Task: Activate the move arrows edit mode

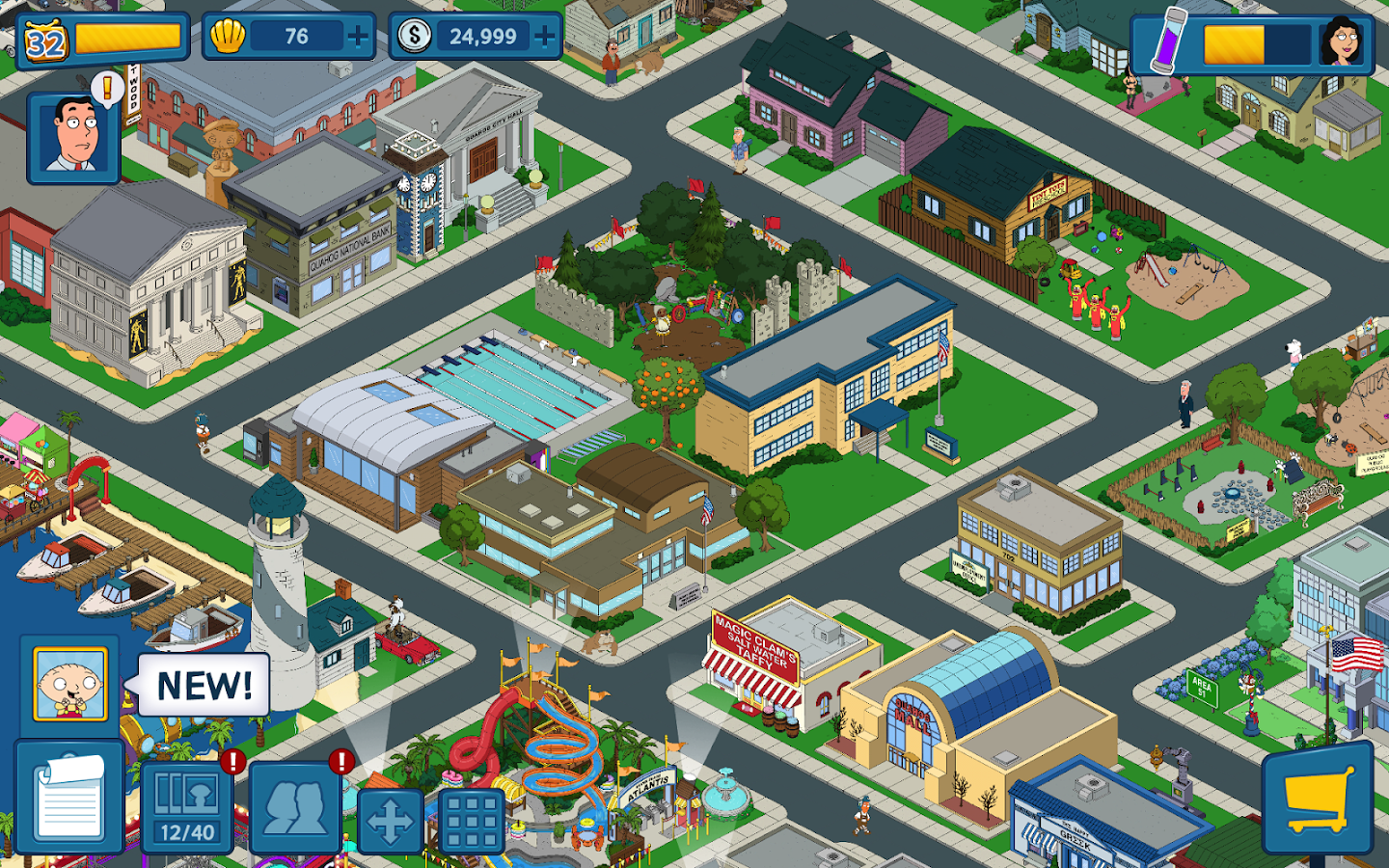Action: tap(391, 823)
